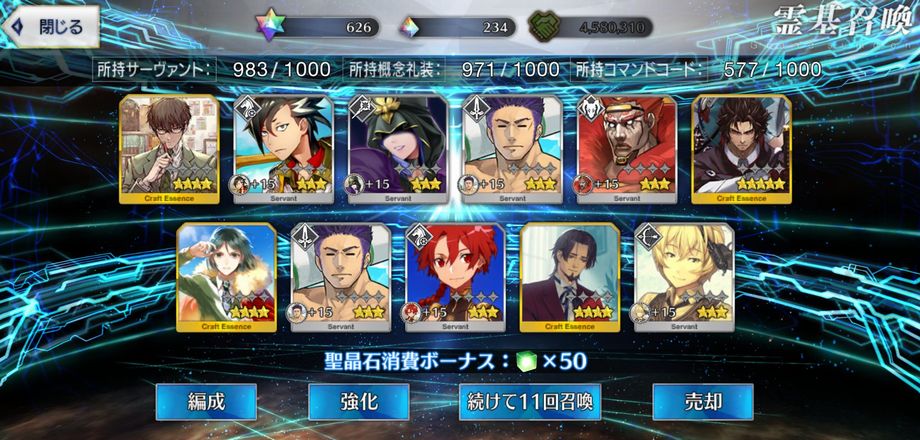920x440 pixels.
Task: Summon again with 続けて11回召喚
Action: click(x=530, y=402)
